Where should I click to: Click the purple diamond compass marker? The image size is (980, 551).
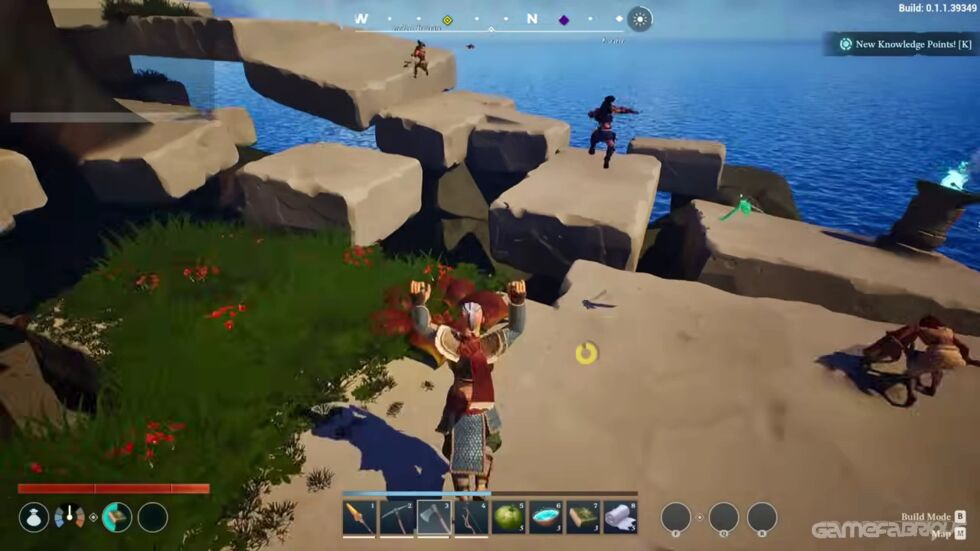pos(564,20)
